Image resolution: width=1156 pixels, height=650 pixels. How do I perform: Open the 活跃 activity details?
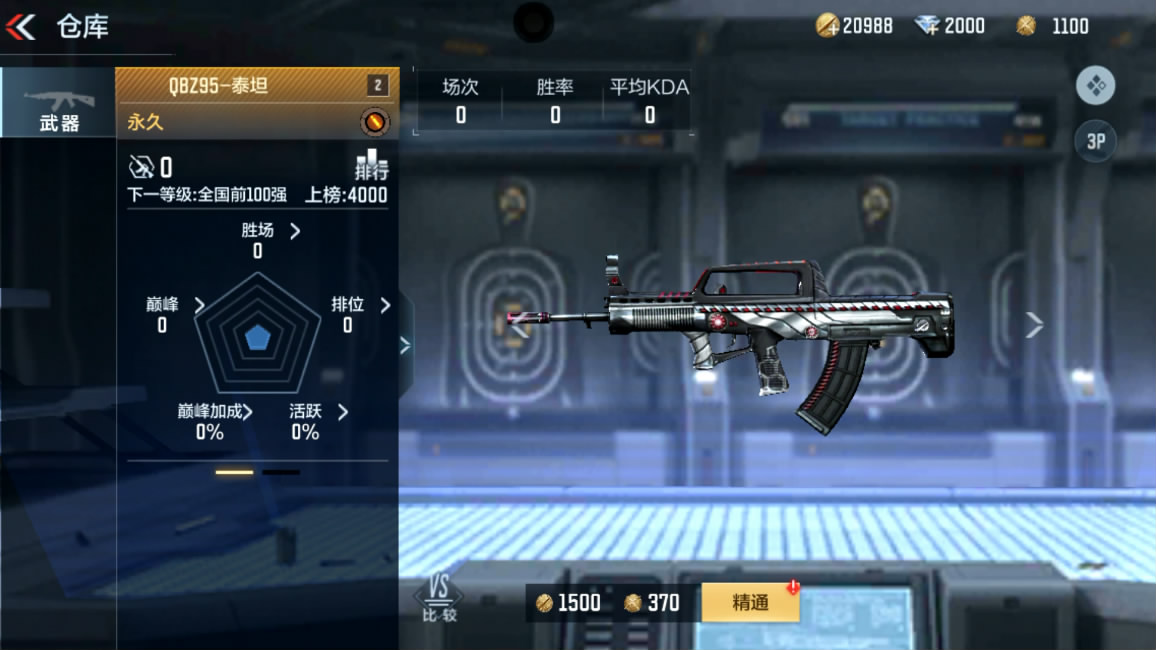click(342, 412)
